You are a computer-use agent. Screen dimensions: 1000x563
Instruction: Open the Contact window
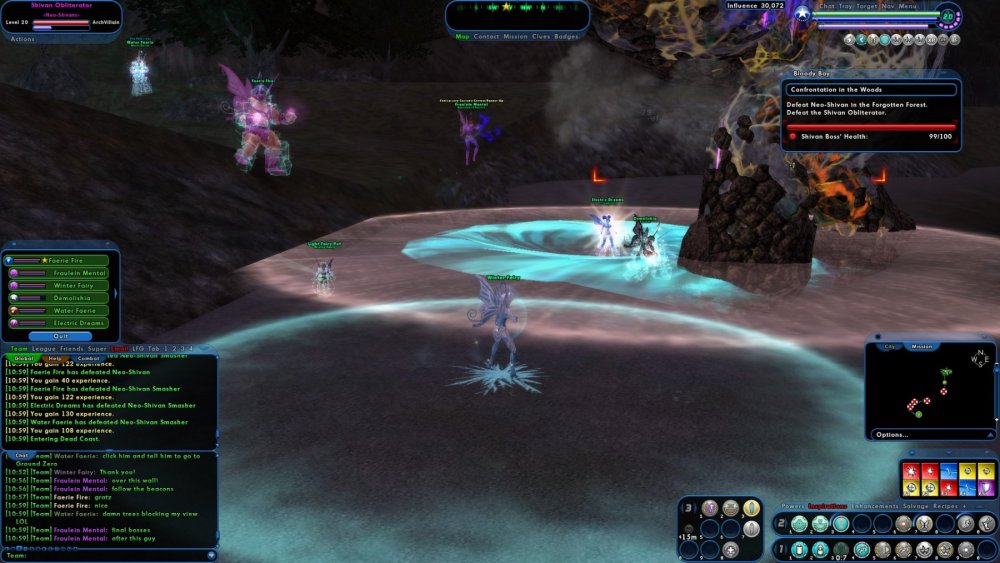[486, 36]
